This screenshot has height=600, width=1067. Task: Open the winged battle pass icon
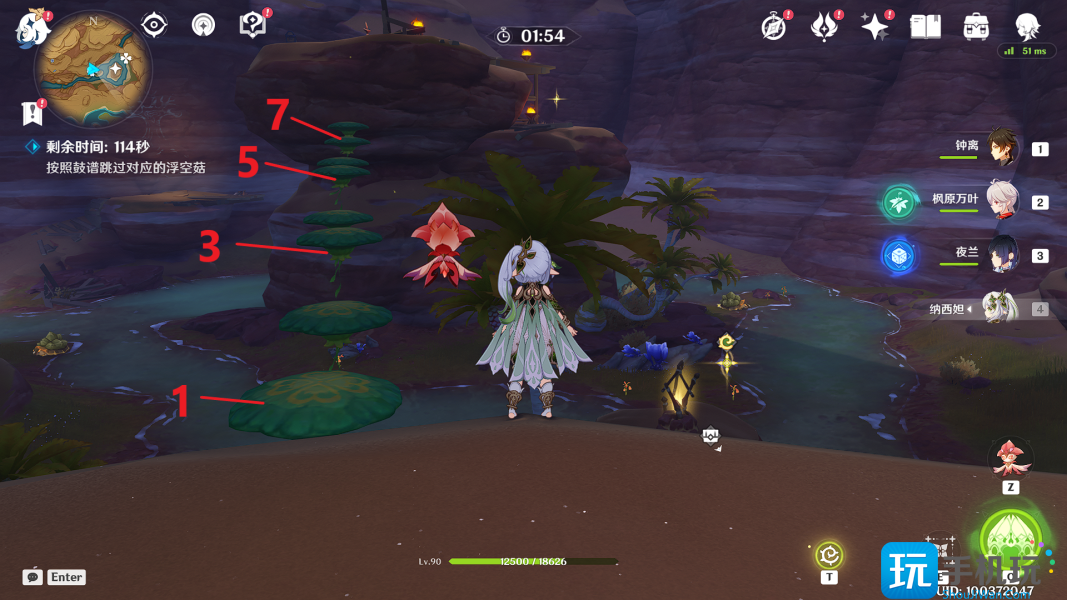(823, 27)
